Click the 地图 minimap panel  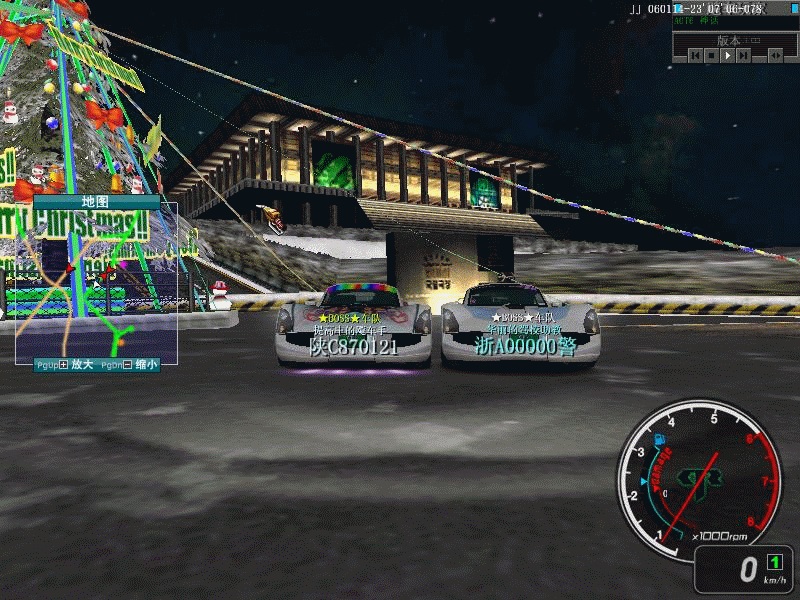[96, 282]
